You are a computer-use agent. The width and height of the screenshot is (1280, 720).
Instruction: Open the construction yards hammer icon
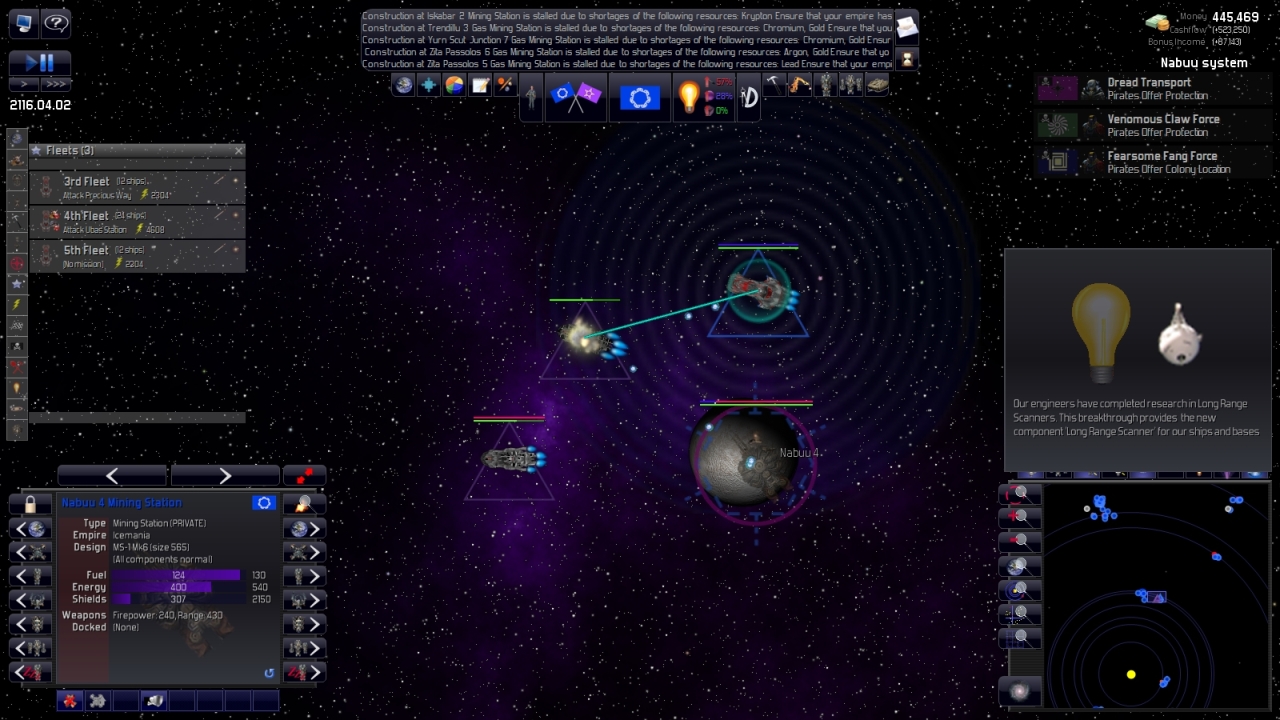[x=773, y=85]
